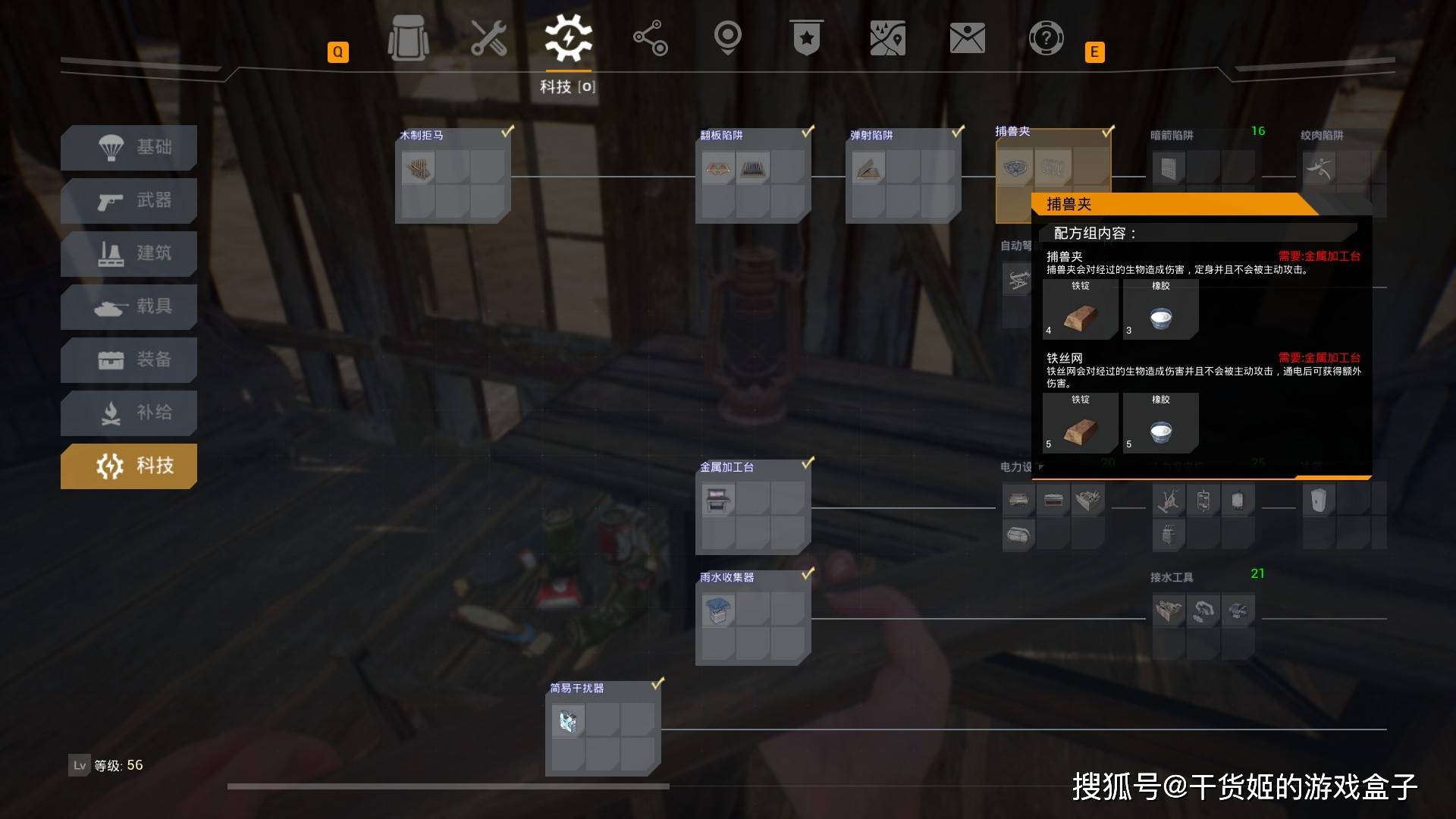Choose the 基础 category
This screenshot has width=1456, height=819.
tap(129, 147)
